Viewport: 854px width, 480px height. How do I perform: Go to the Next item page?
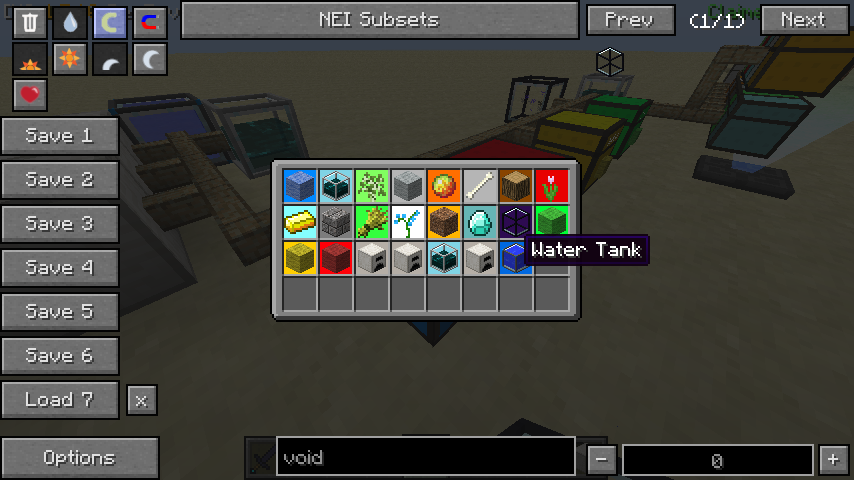pyautogui.click(x=802, y=20)
